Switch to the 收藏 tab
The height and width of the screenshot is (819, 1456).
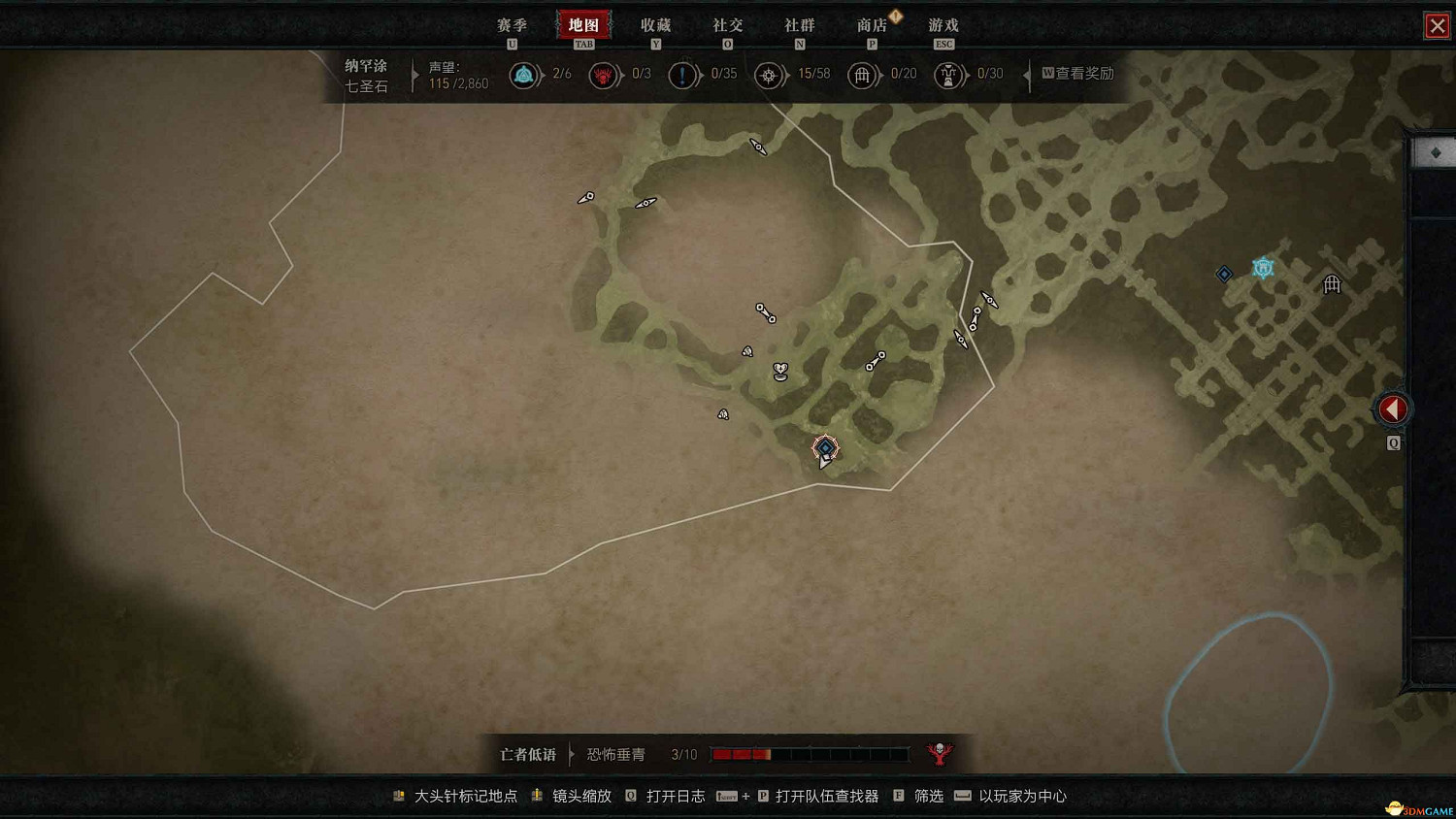point(656,25)
